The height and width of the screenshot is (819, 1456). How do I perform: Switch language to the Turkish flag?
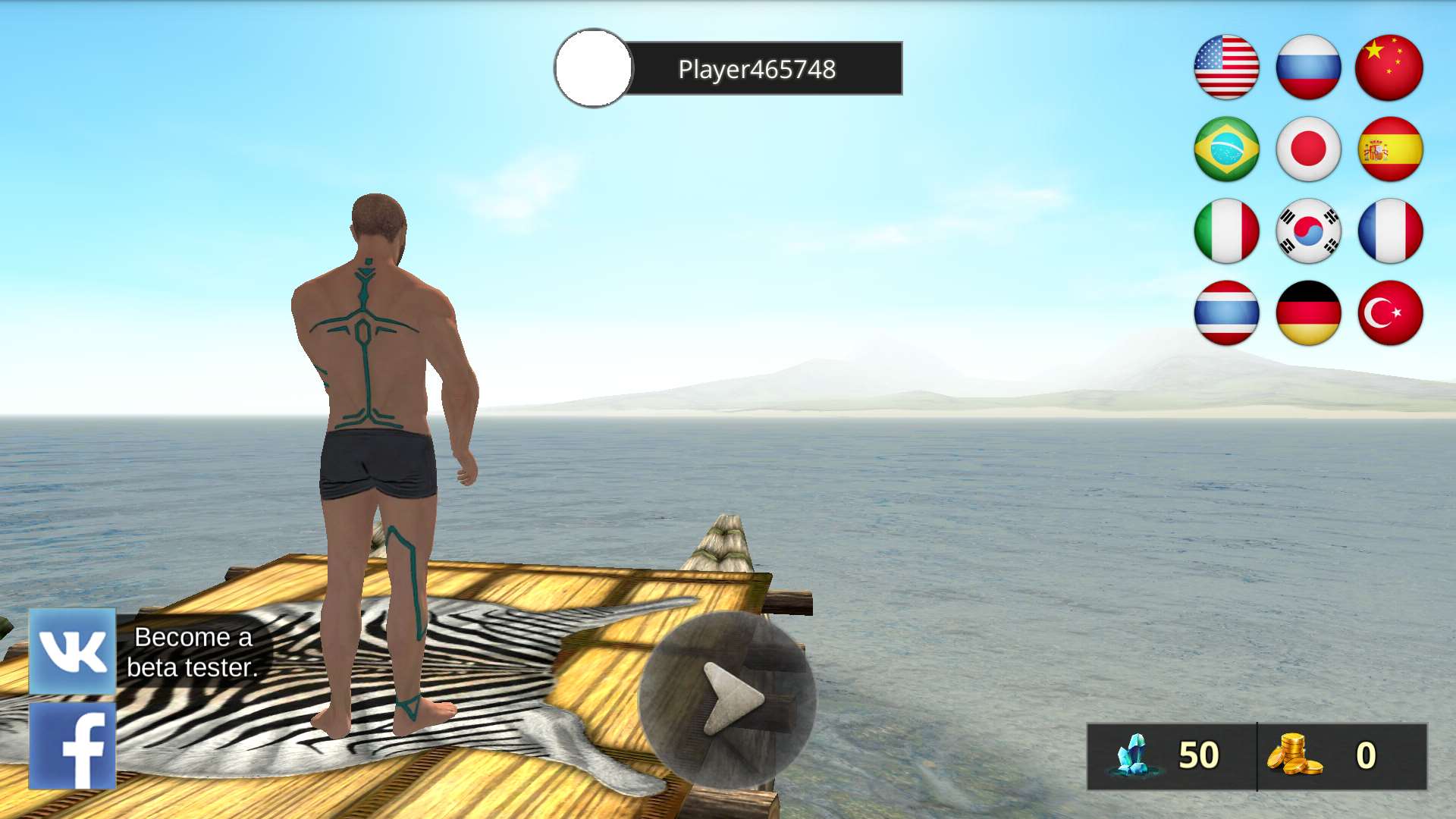click(1389, 313)
